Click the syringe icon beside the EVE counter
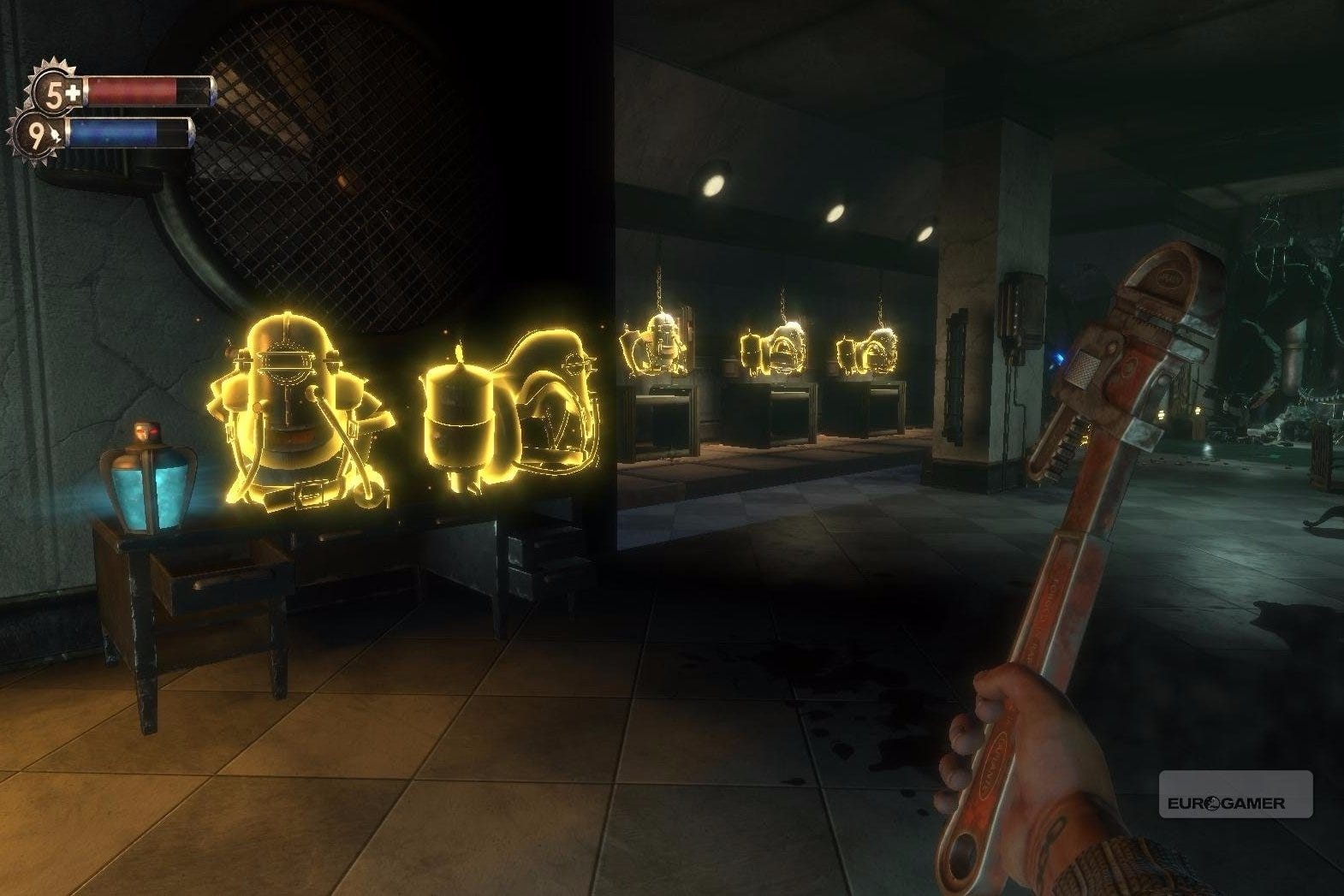 [56, 135]
